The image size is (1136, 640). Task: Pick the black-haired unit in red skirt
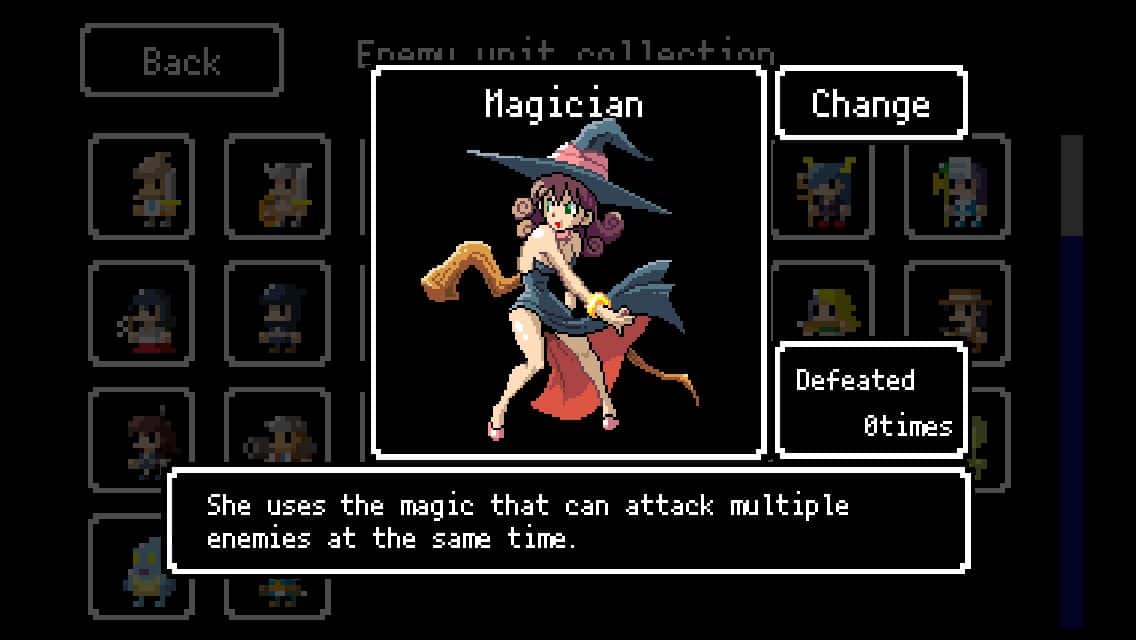[x=142, y=314]
